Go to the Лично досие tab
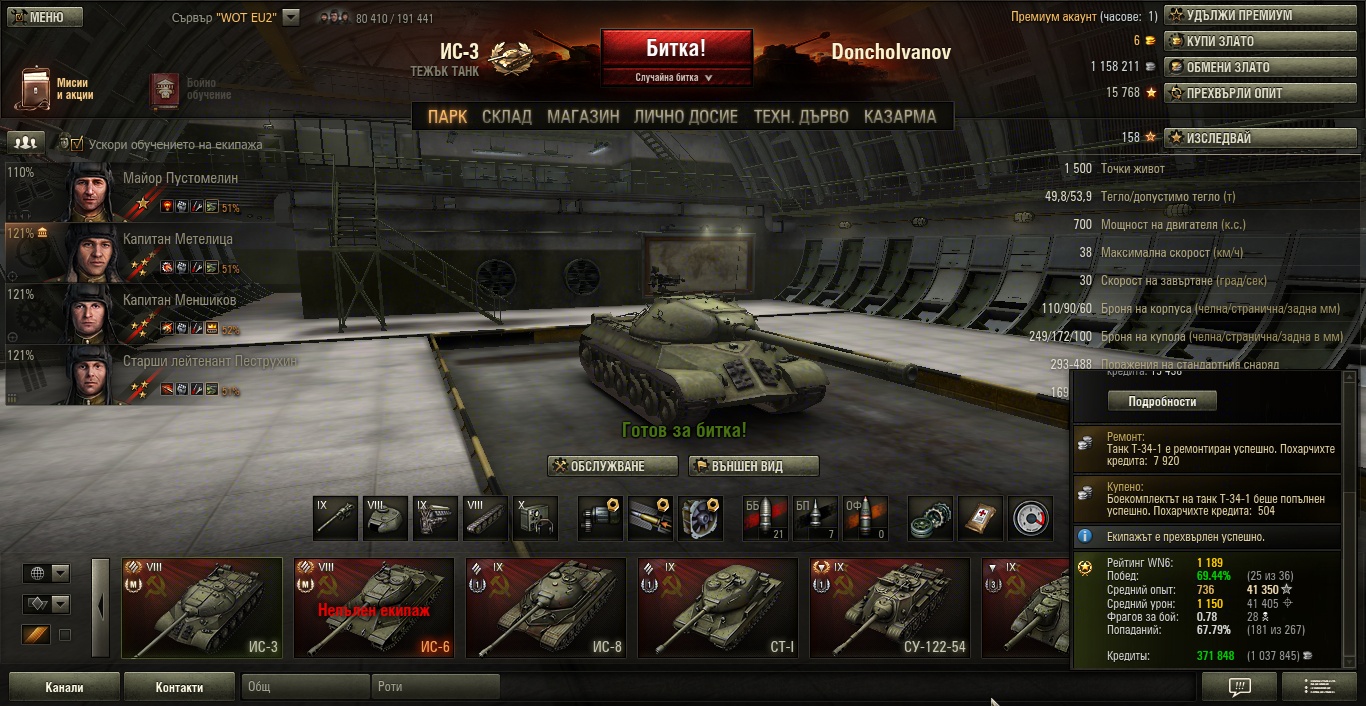Screen dimensions: 1366x706 click(686, 116)
